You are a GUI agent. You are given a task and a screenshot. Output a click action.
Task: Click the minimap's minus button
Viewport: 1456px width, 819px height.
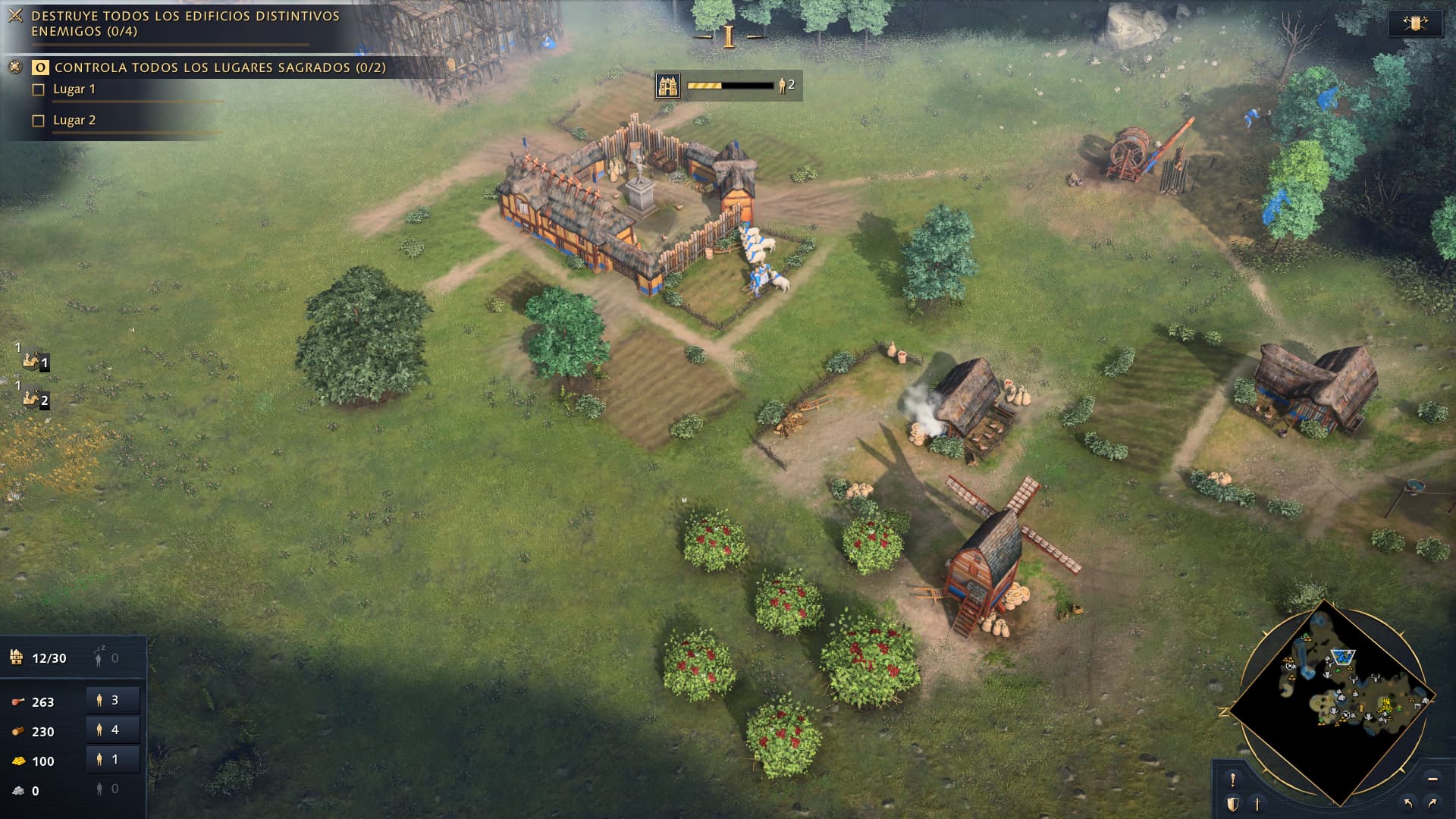(1432, 779)
